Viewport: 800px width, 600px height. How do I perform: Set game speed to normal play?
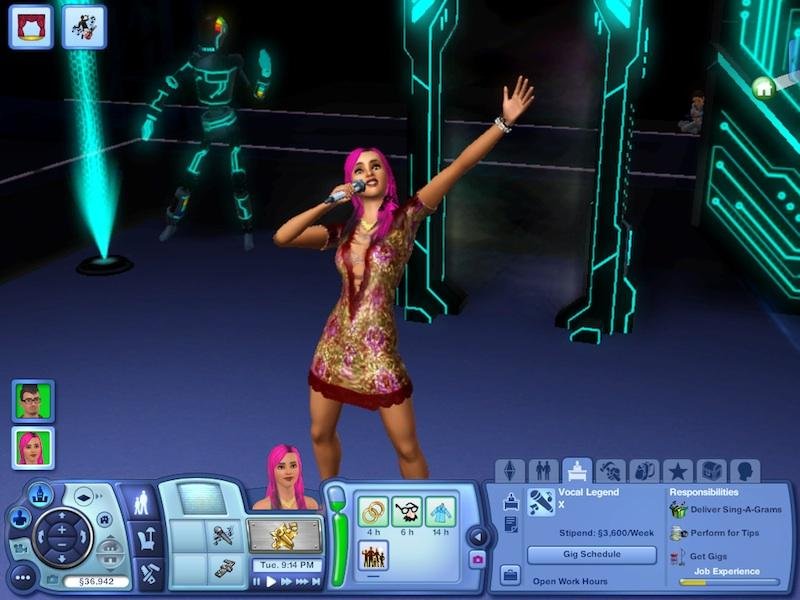[272, 582]
